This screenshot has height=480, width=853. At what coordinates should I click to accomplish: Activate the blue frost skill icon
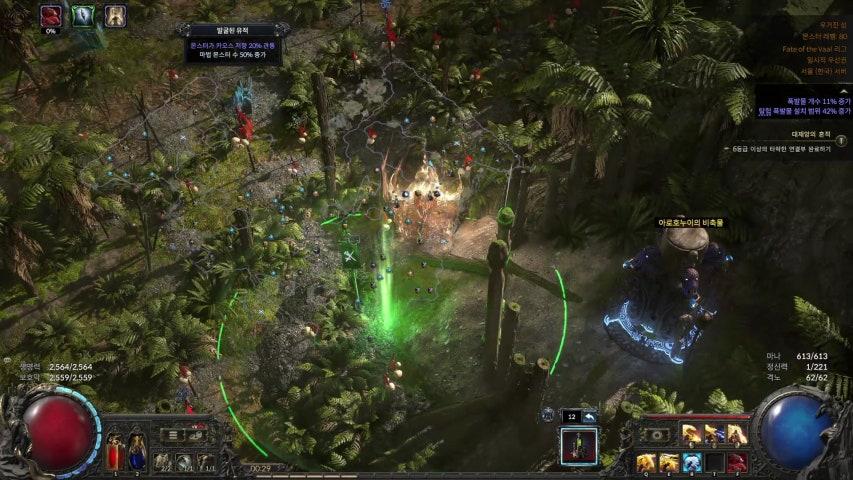(x=691, y=462)
